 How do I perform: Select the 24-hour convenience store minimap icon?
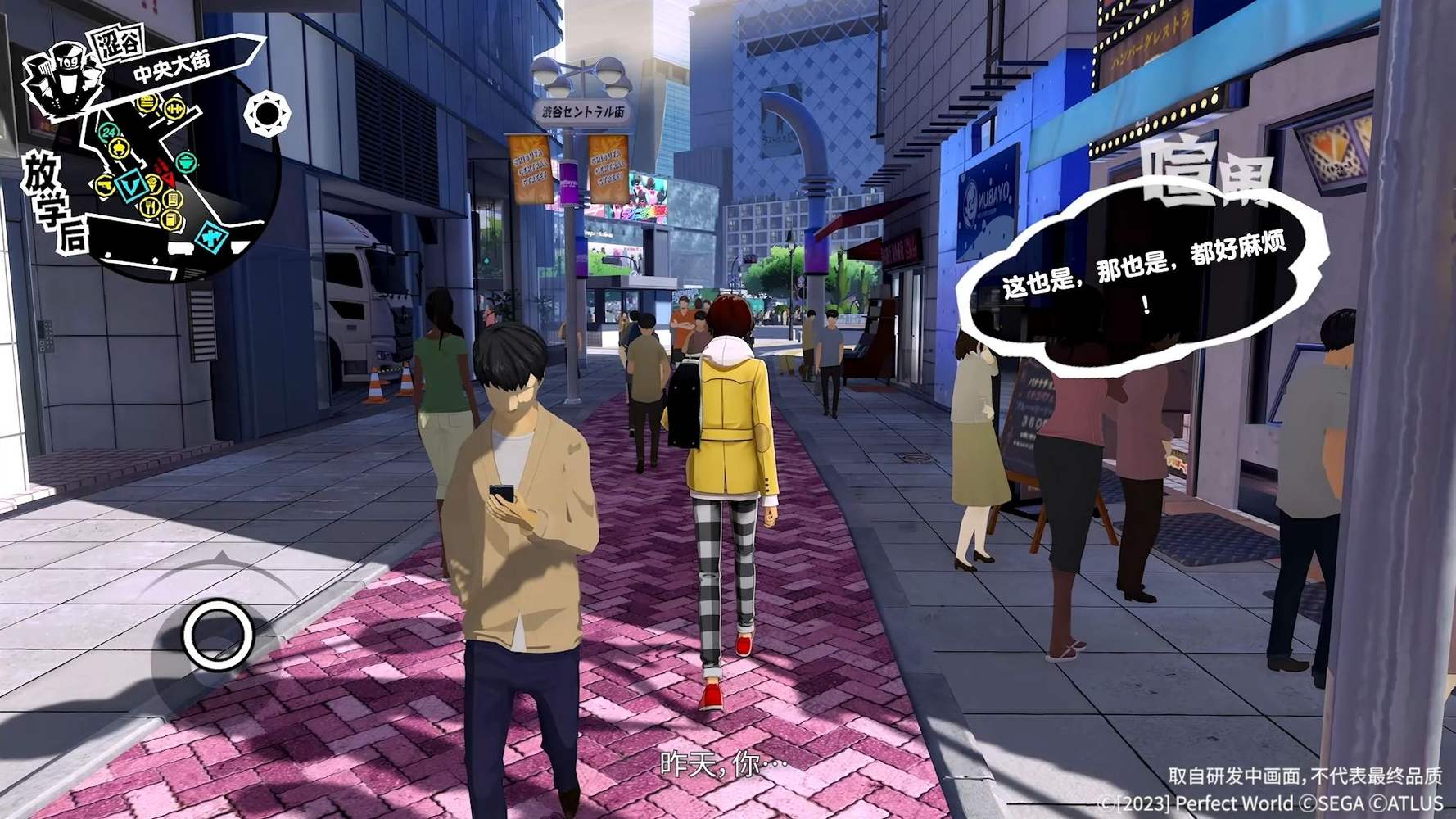coord(109,132)
